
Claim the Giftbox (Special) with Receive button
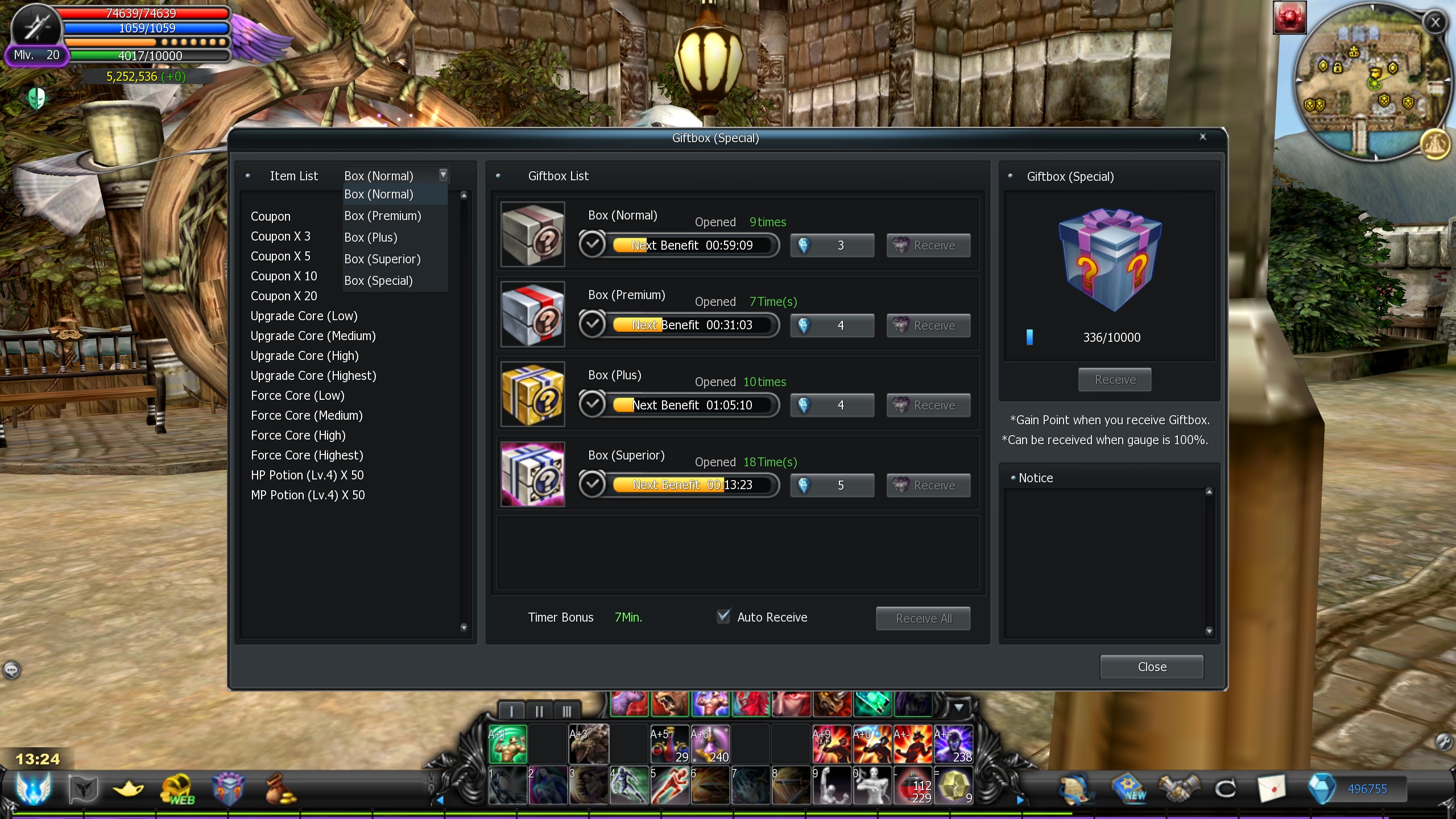[1115, 380]
